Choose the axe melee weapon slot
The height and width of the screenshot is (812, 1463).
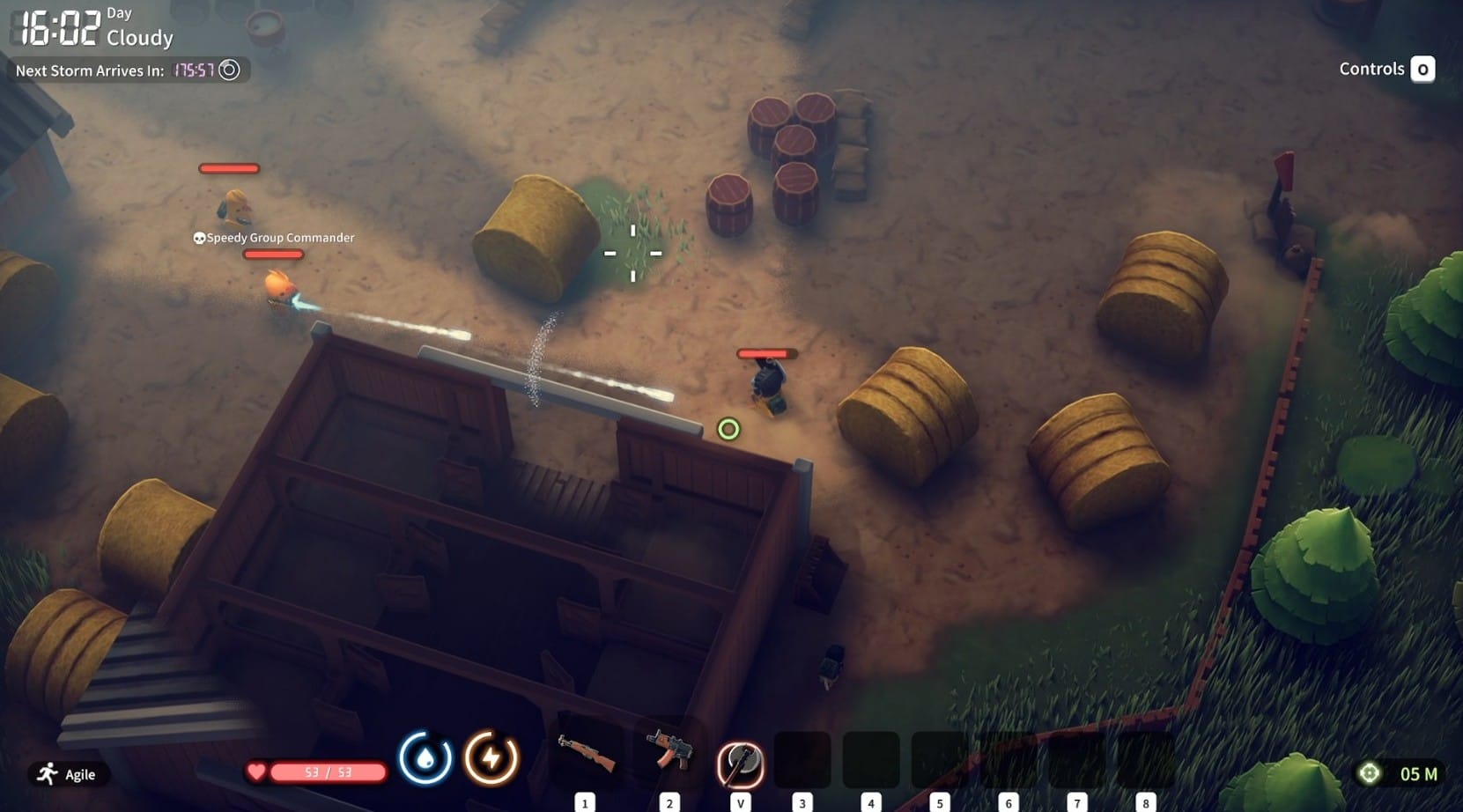click(x=740, y=763)
